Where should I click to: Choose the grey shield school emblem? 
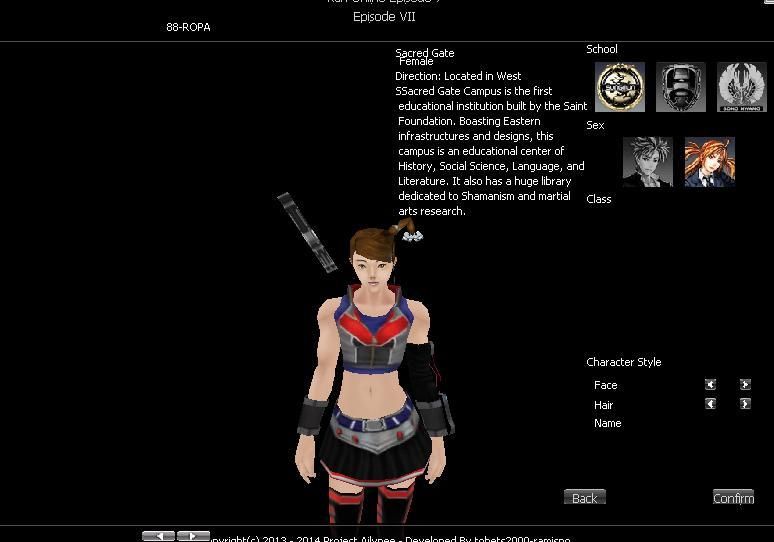(681, 87)
